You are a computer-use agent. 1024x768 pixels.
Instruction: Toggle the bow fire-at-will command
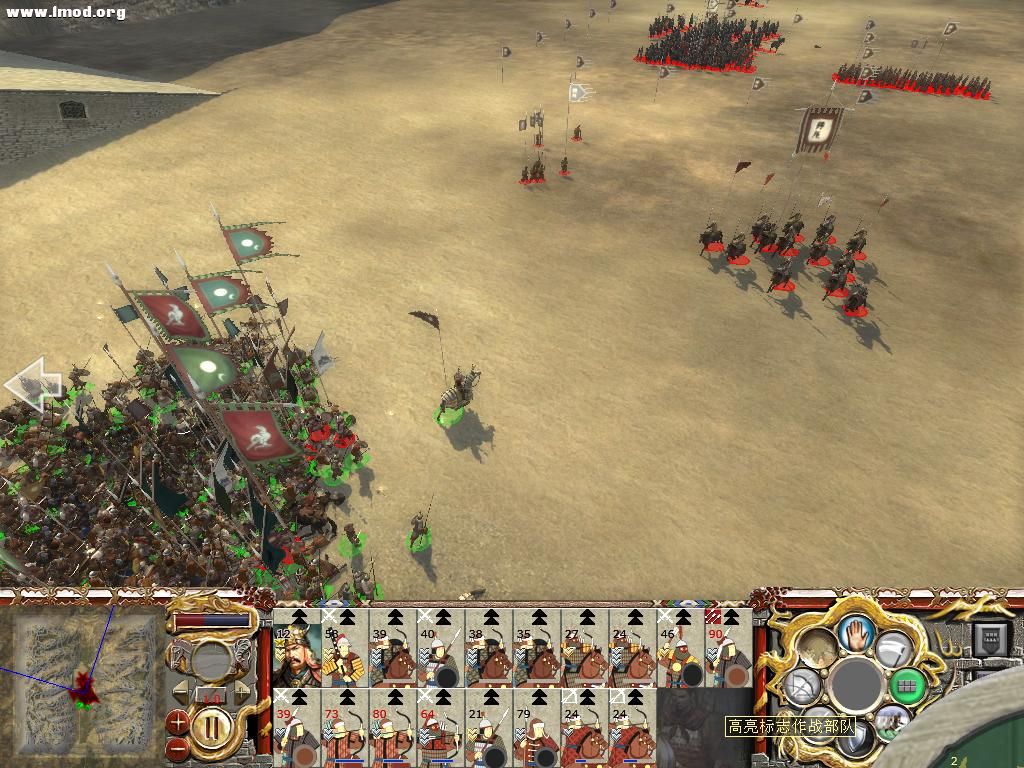[x=802, y=686]
